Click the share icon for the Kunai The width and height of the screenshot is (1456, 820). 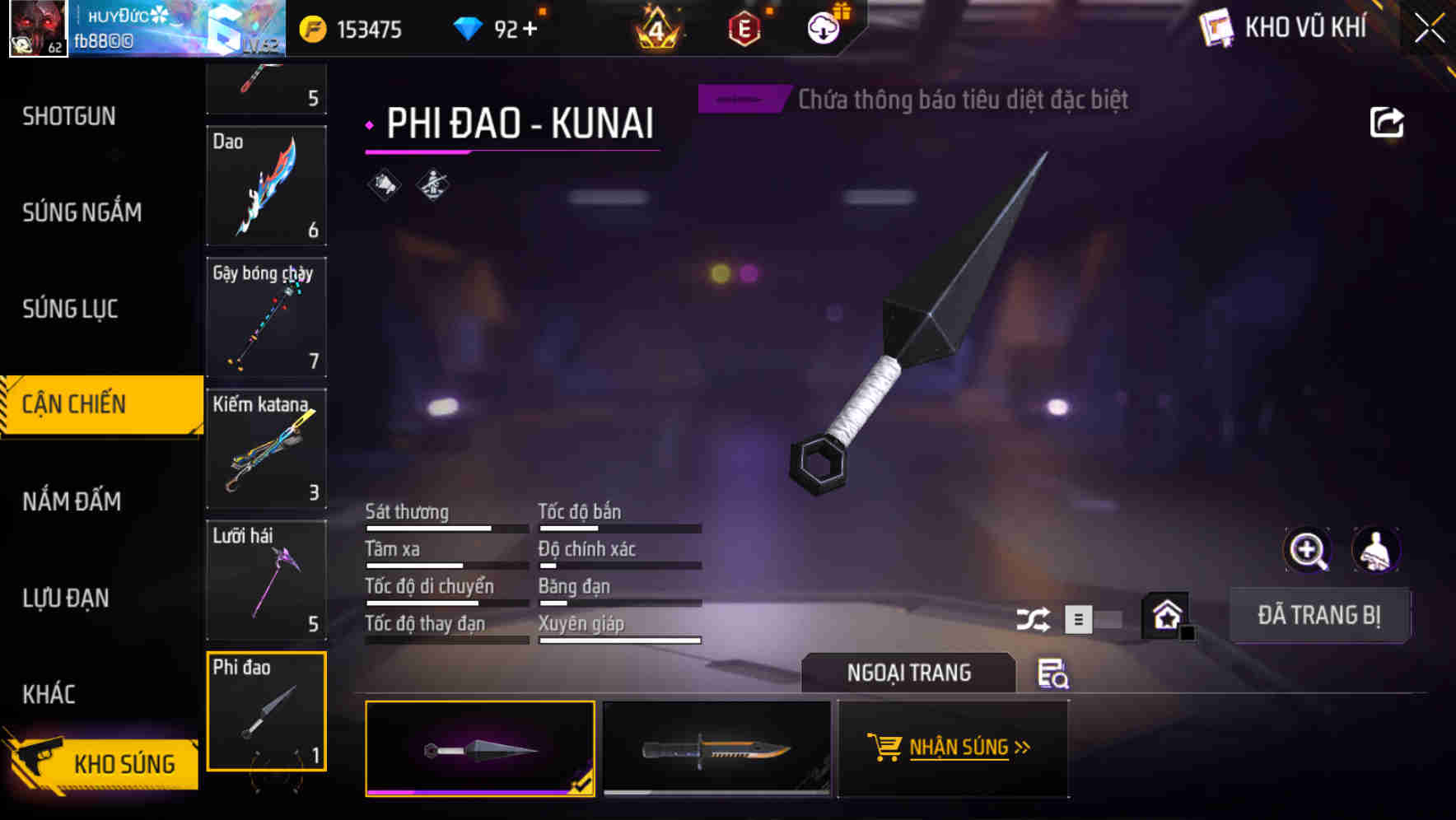point(1388,121)
